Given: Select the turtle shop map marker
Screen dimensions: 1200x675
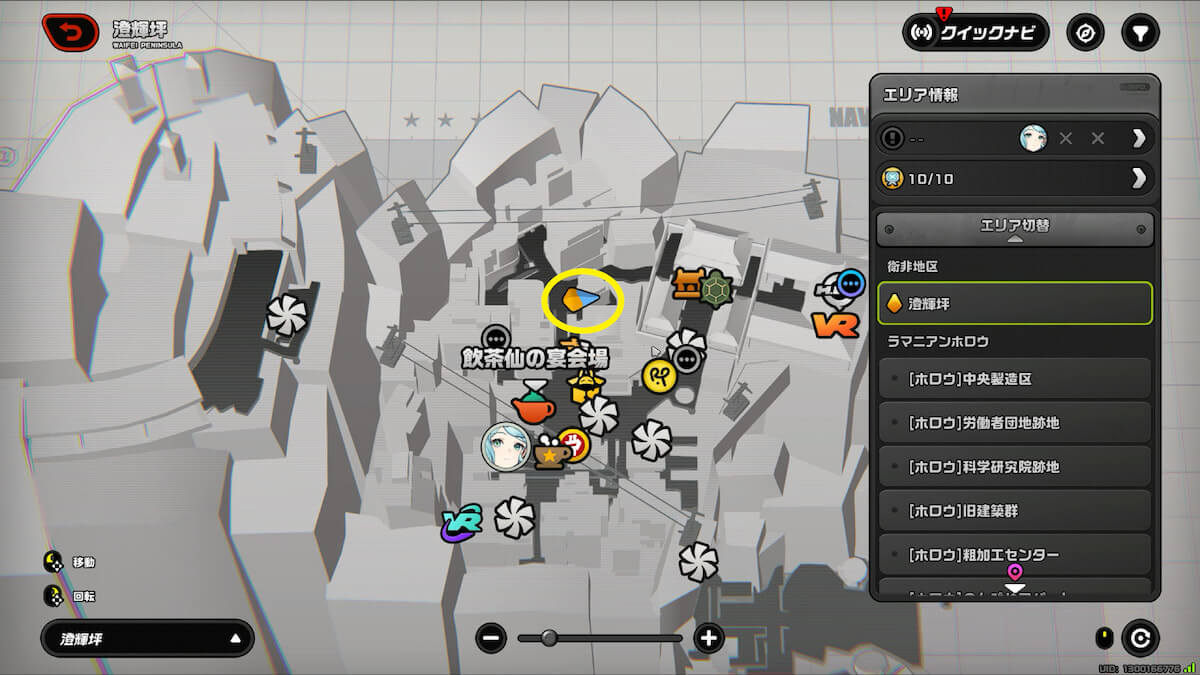Looking at the screenshot, I should pos(716,289).
